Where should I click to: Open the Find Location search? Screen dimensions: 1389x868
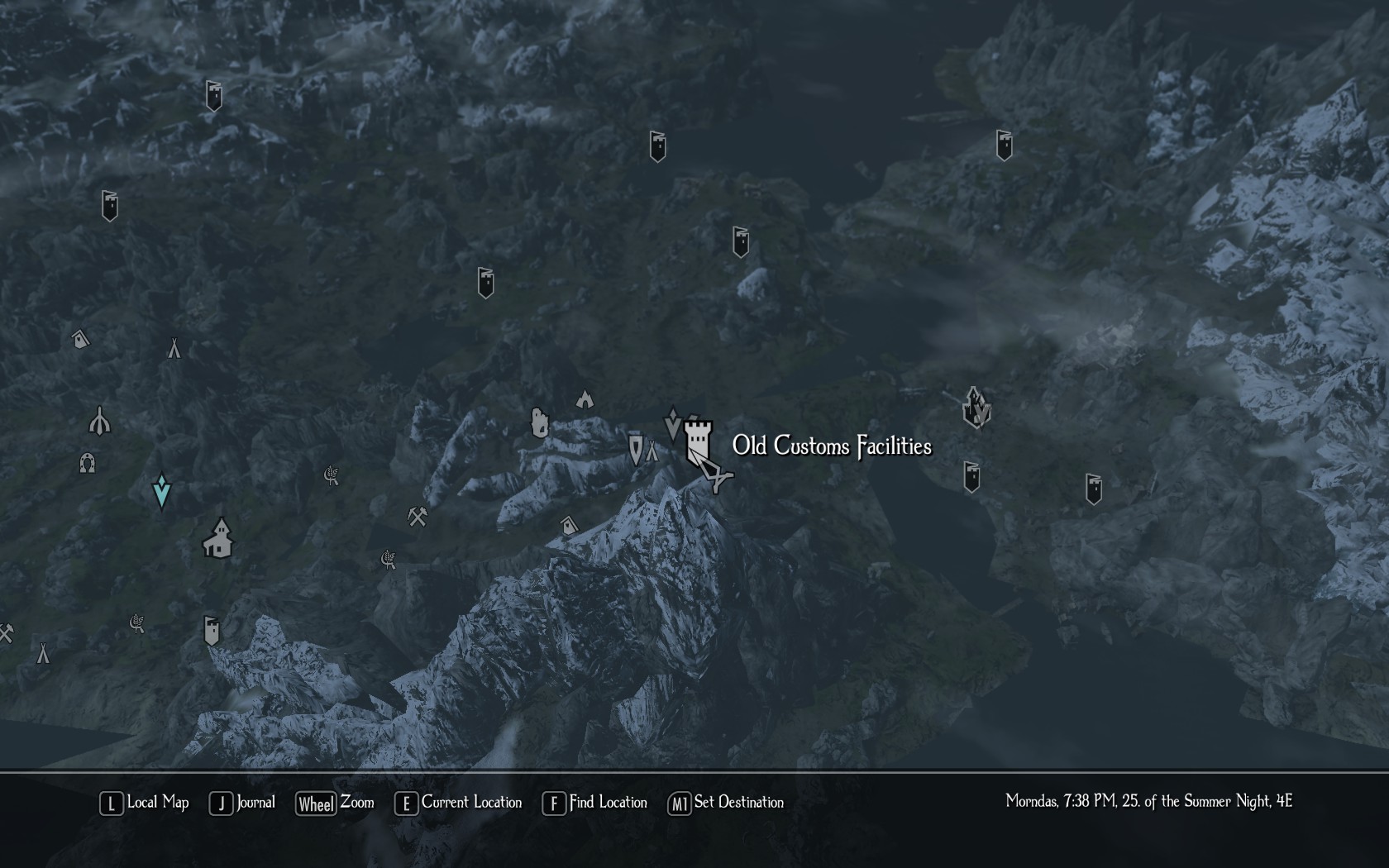click(594, 803)
